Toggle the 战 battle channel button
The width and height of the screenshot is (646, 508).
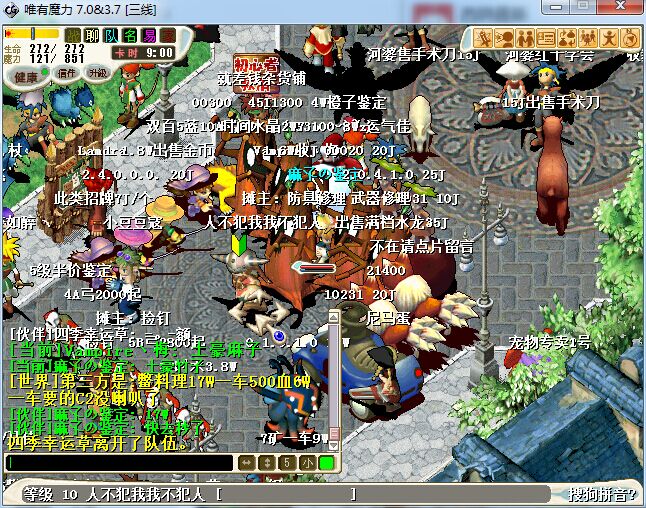[x=73, y=35]
